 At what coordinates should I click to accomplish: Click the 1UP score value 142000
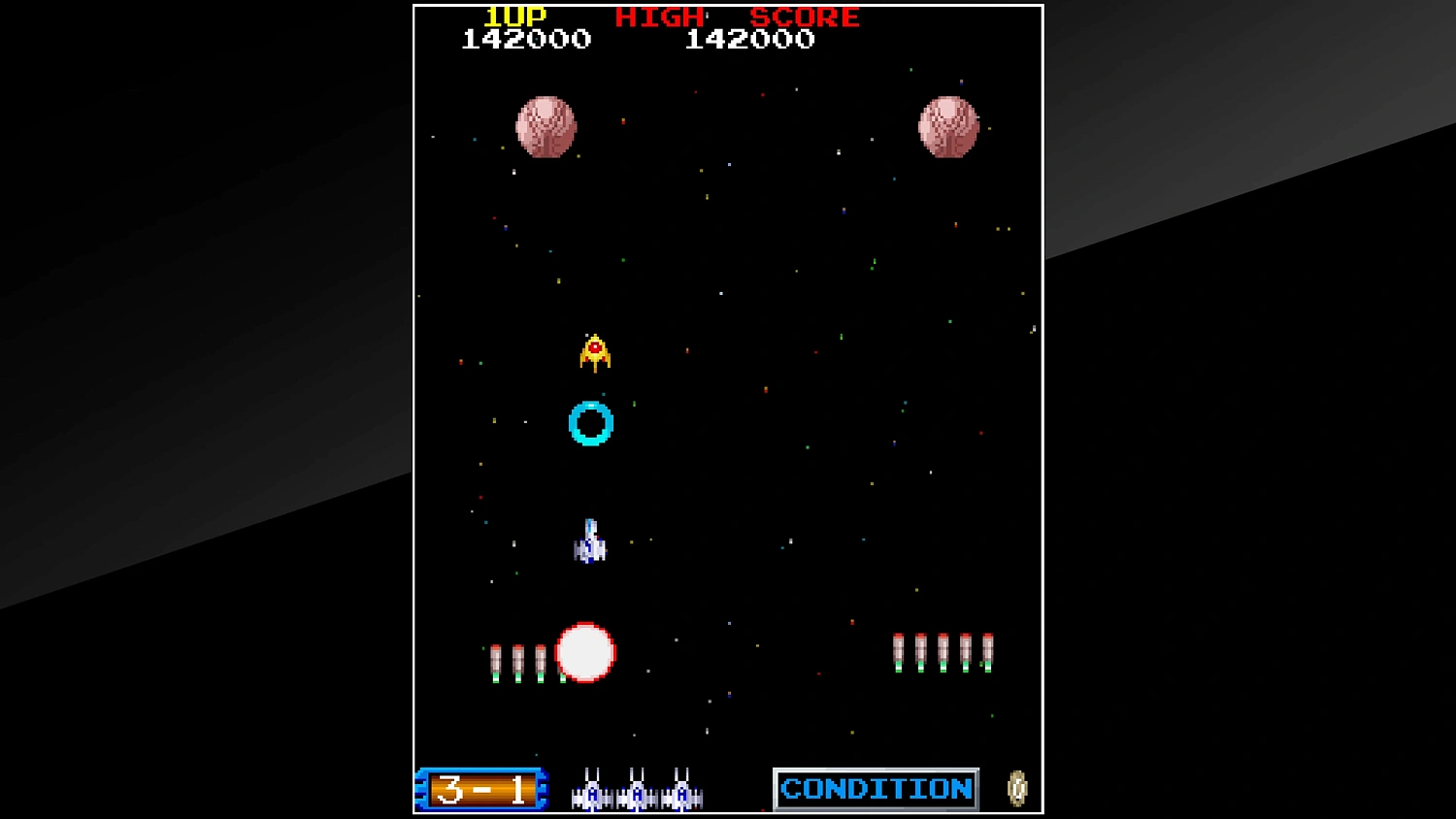526,40
